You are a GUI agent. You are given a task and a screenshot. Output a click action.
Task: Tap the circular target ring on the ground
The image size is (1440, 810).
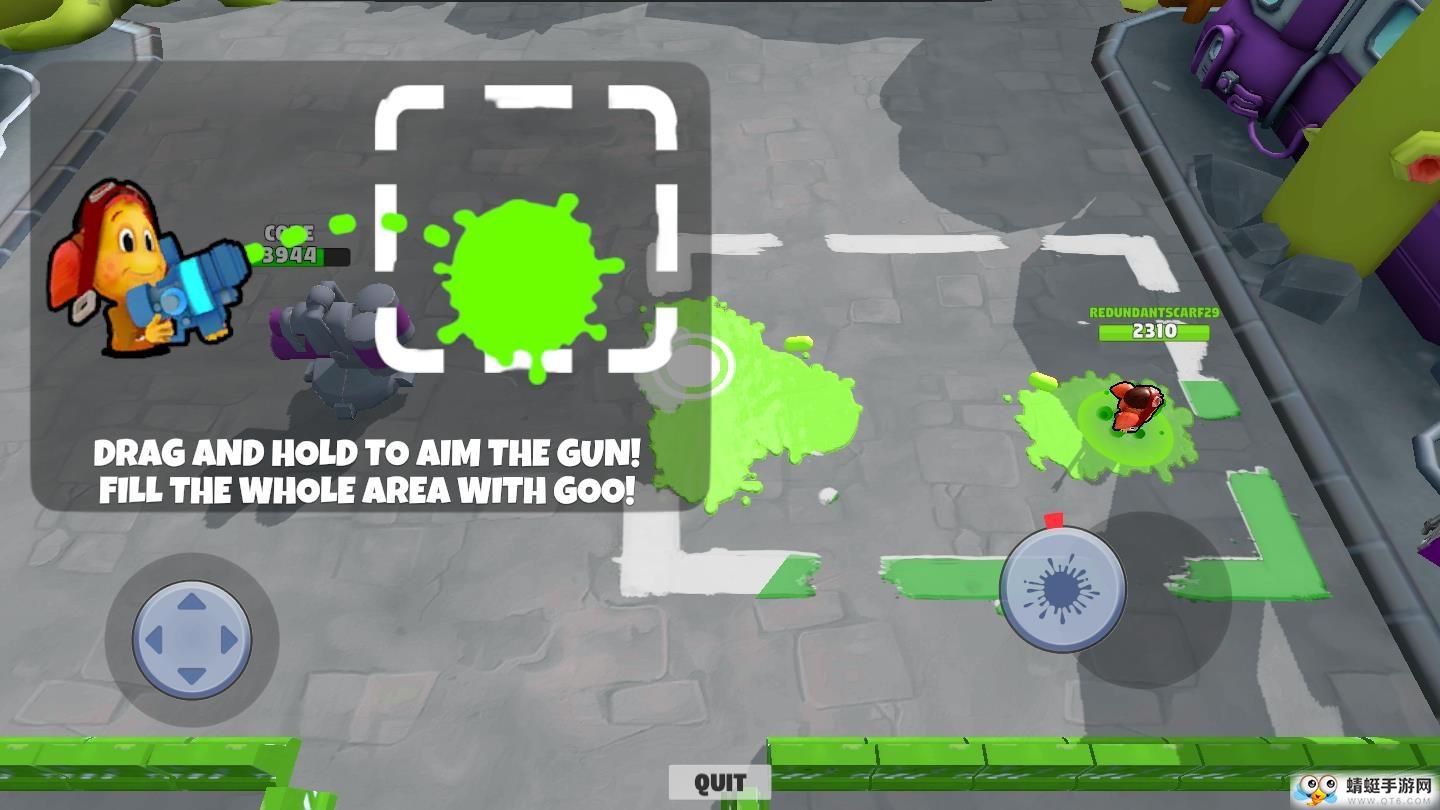point(700,365)
